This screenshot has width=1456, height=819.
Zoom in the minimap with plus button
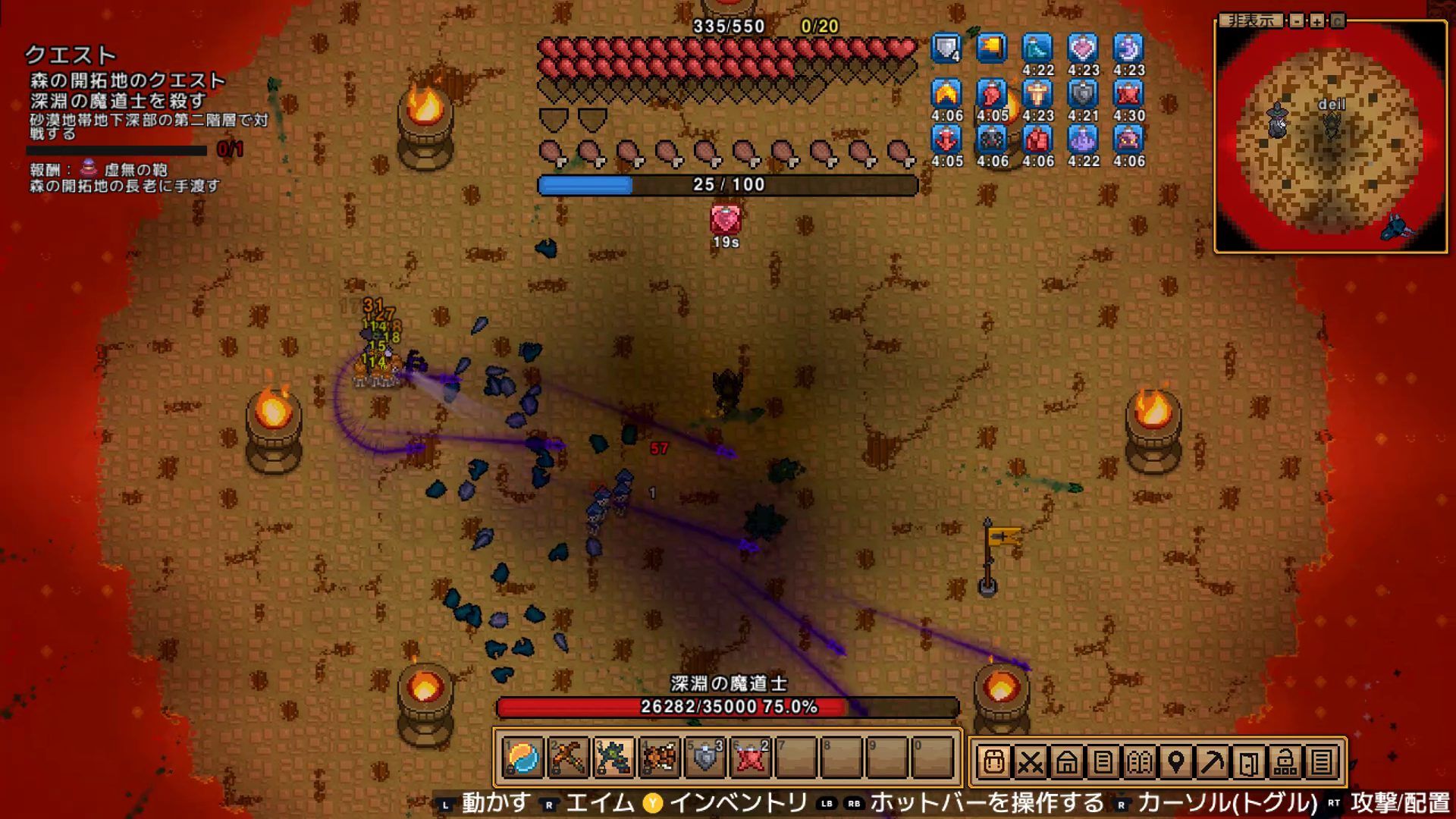[x=1317, y=20]
